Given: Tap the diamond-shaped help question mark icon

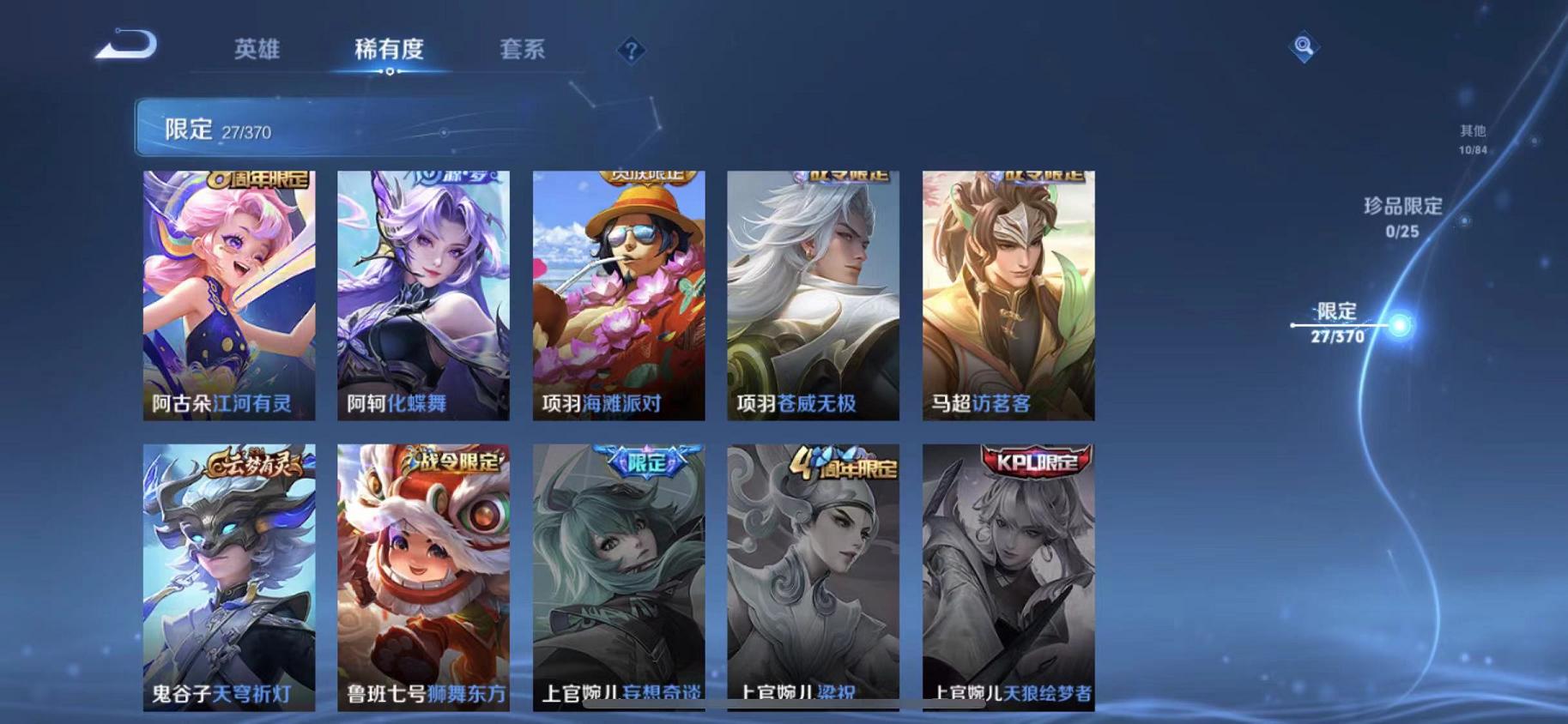Looking at the screenshot, I should coord(631,51).
